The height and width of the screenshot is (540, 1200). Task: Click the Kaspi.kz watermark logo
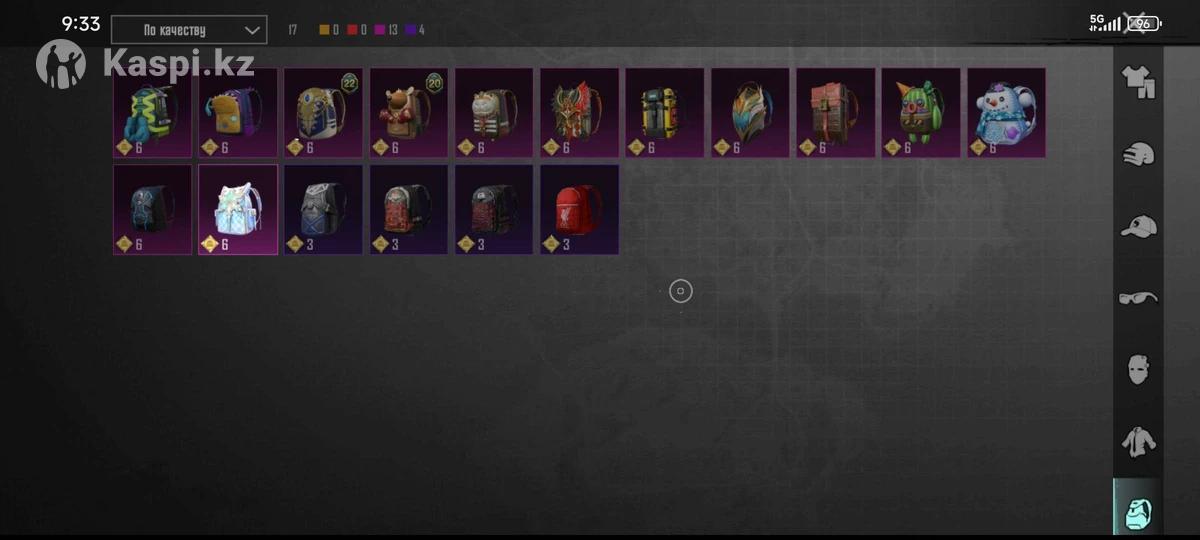[146, 63]
